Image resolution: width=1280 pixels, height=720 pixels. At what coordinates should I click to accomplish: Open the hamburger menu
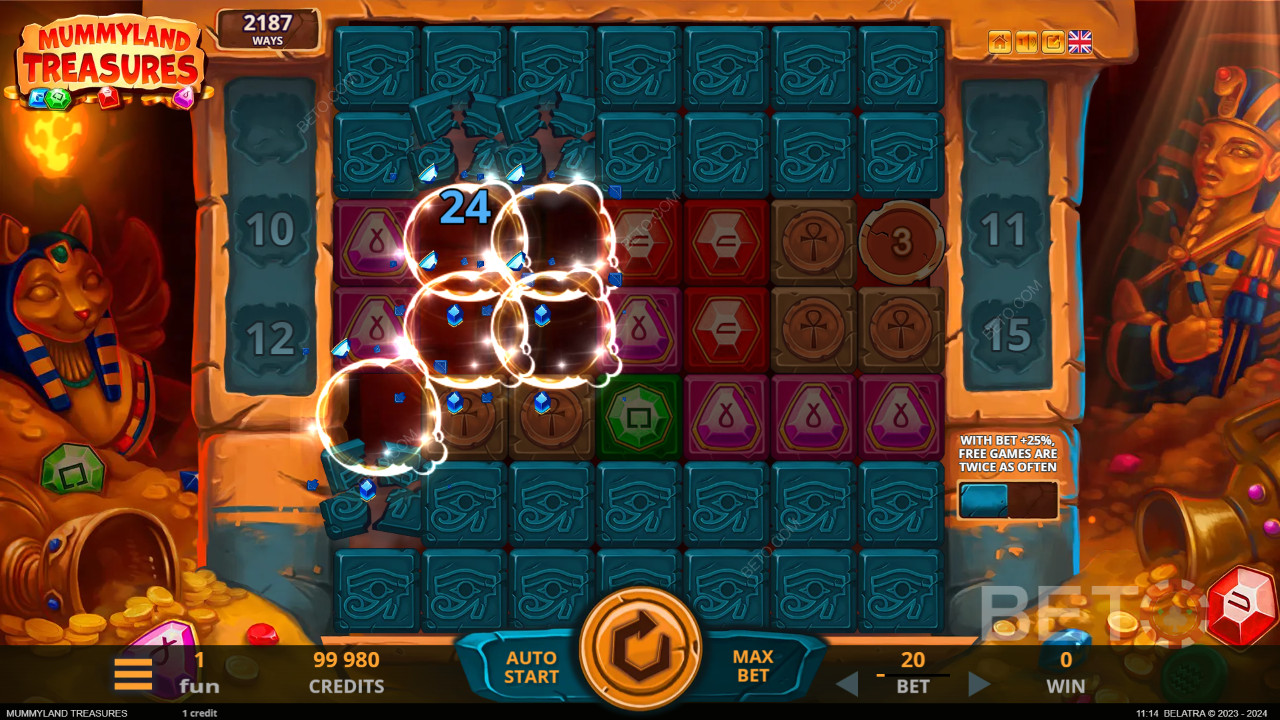click(133, 673)
